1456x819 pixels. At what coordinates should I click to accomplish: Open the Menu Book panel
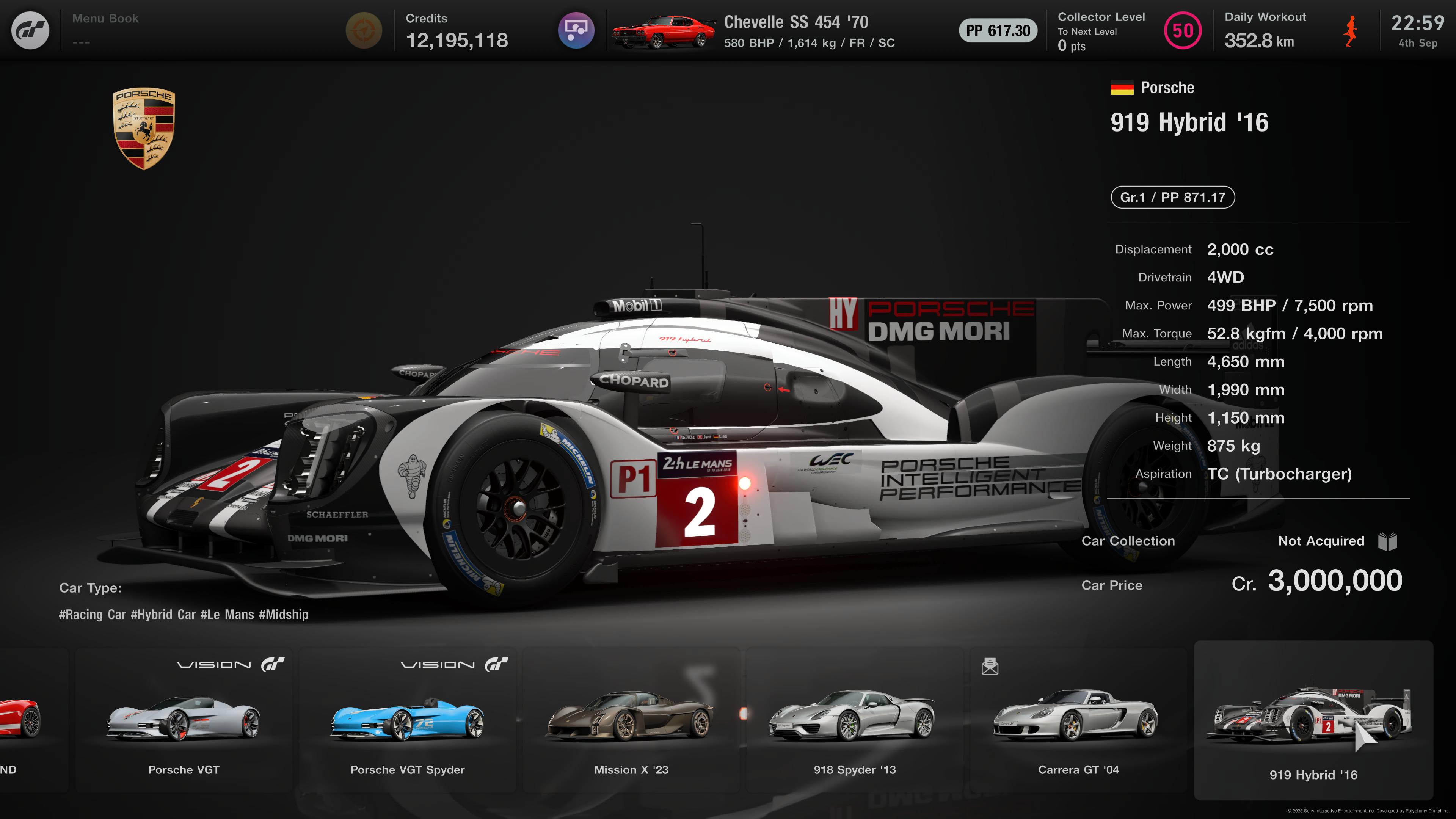105,30
